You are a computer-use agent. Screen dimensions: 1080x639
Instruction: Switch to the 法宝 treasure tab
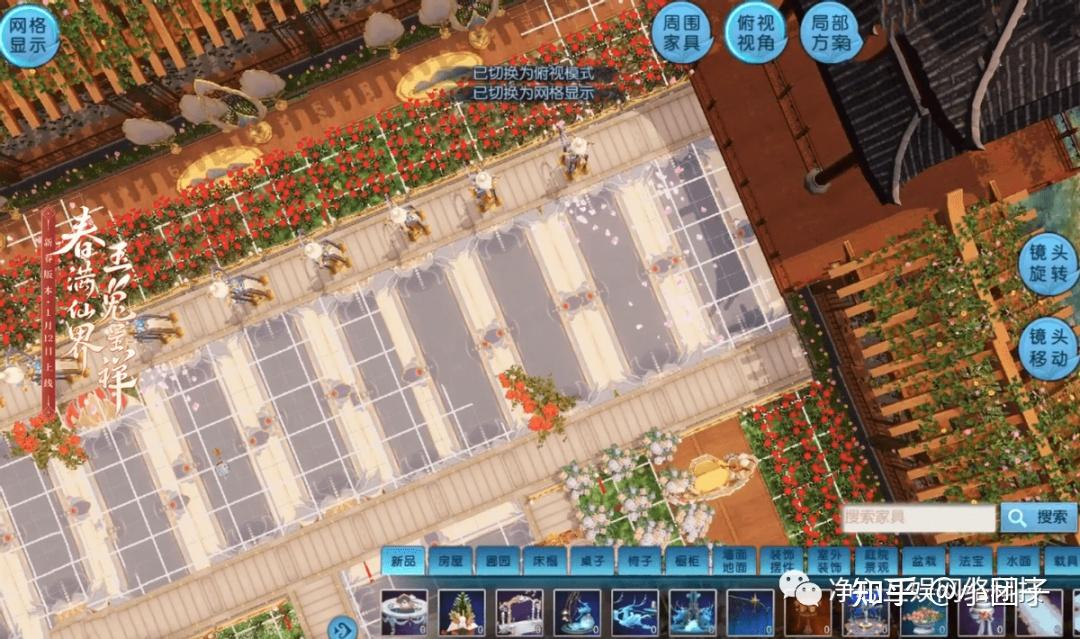pyautogui.click(x=967, y=561)
